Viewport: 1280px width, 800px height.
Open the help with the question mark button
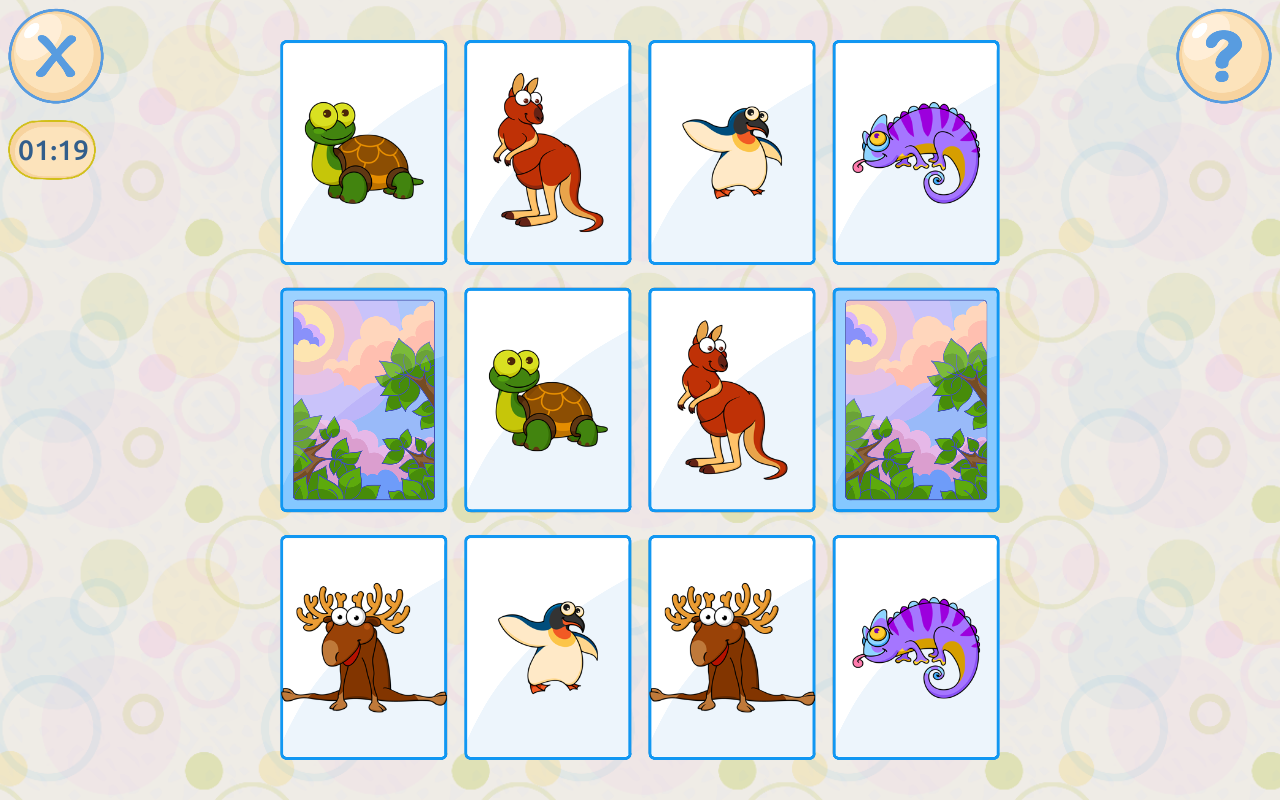(1222, 57)
